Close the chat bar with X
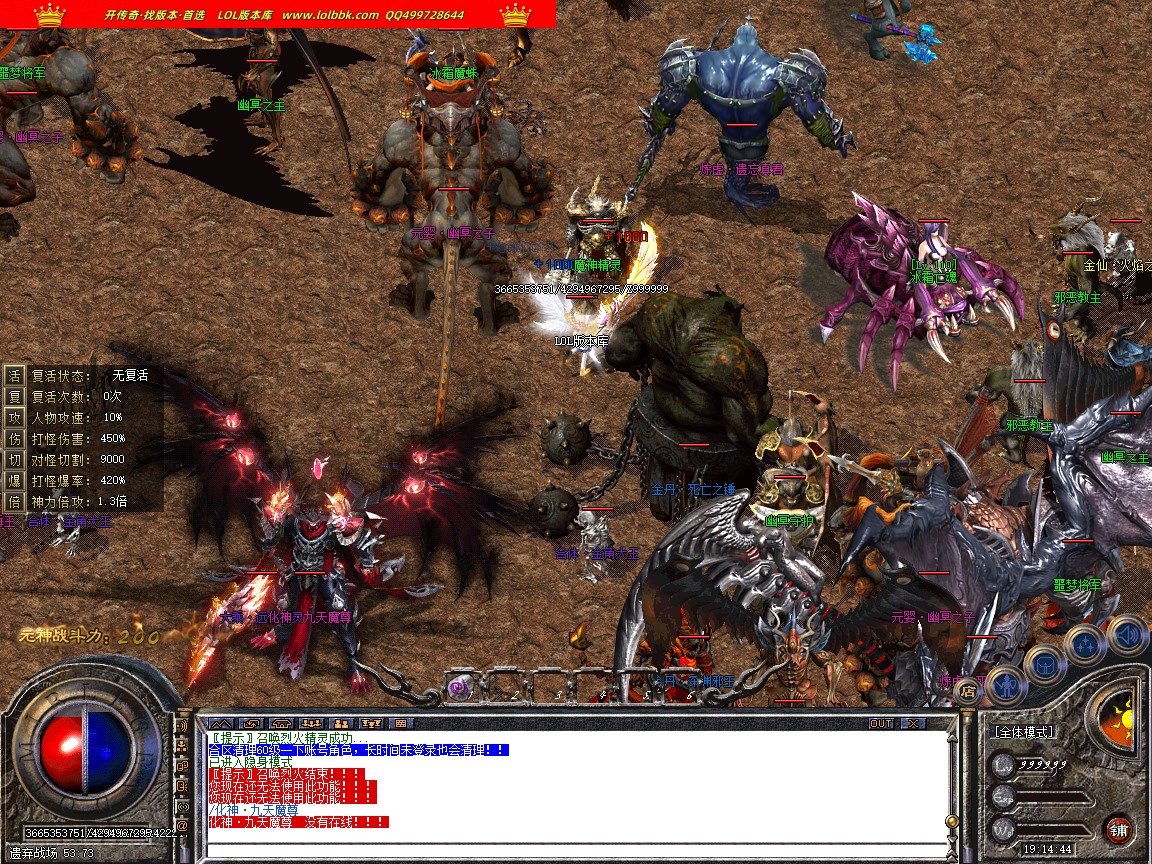The width and height of the screenshot is (1152, 864). tap(912, 723)
